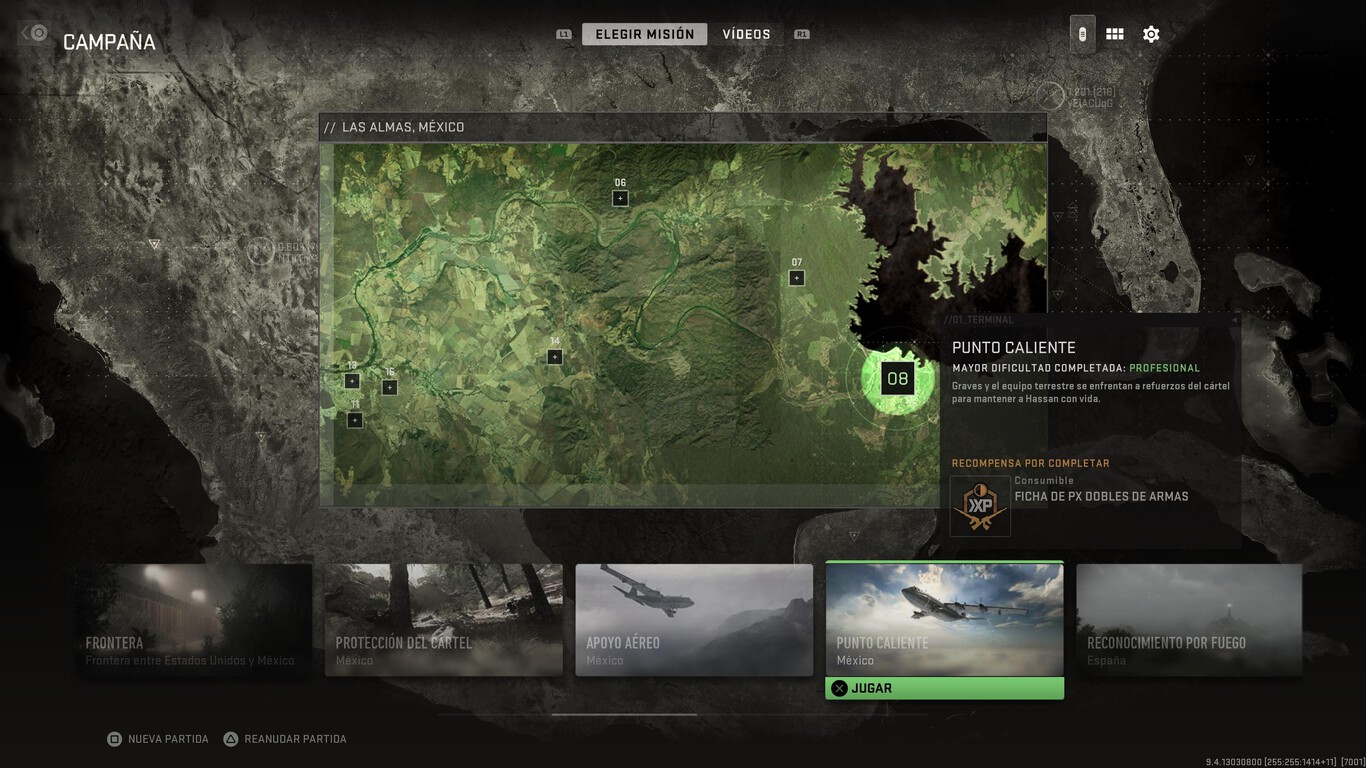Click the back arrow next to CAMPAÑA
Screen dimensions: 1366x768
[33, 33]
